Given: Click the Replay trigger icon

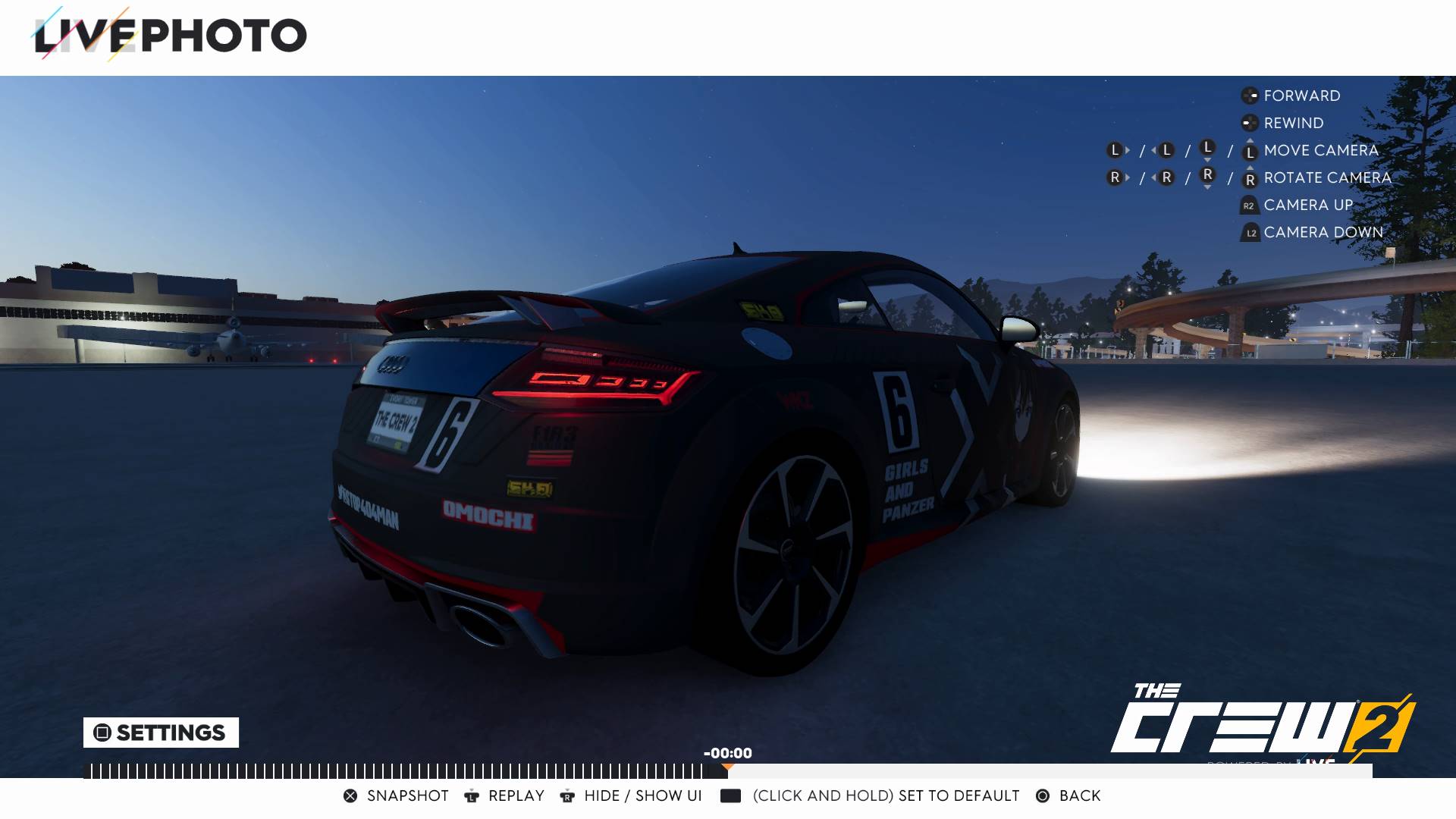Looking at the screenshot, I should [x=472, y=795].
